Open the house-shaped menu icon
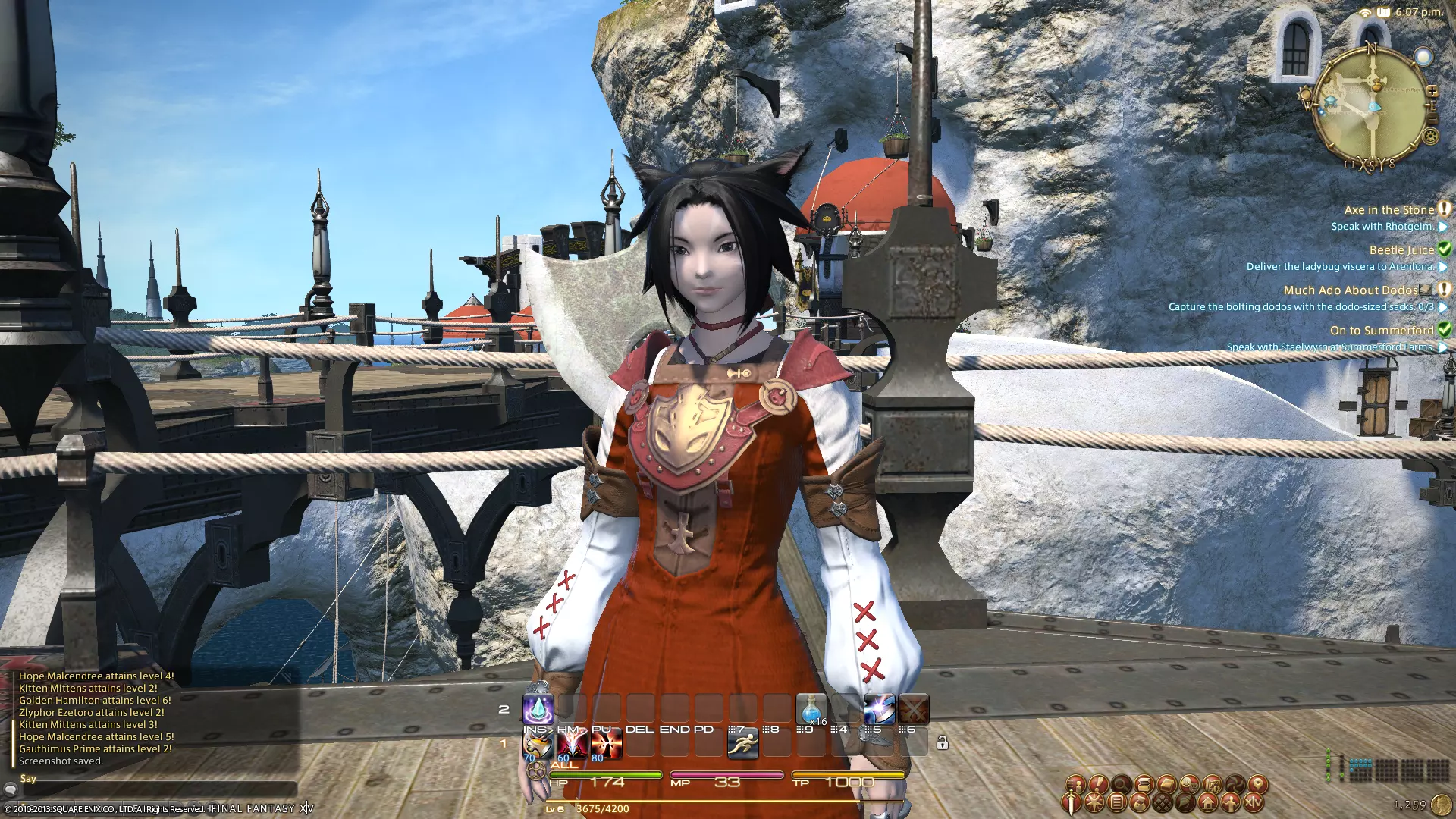1456x819 pixels. (x=1207, y=802)
